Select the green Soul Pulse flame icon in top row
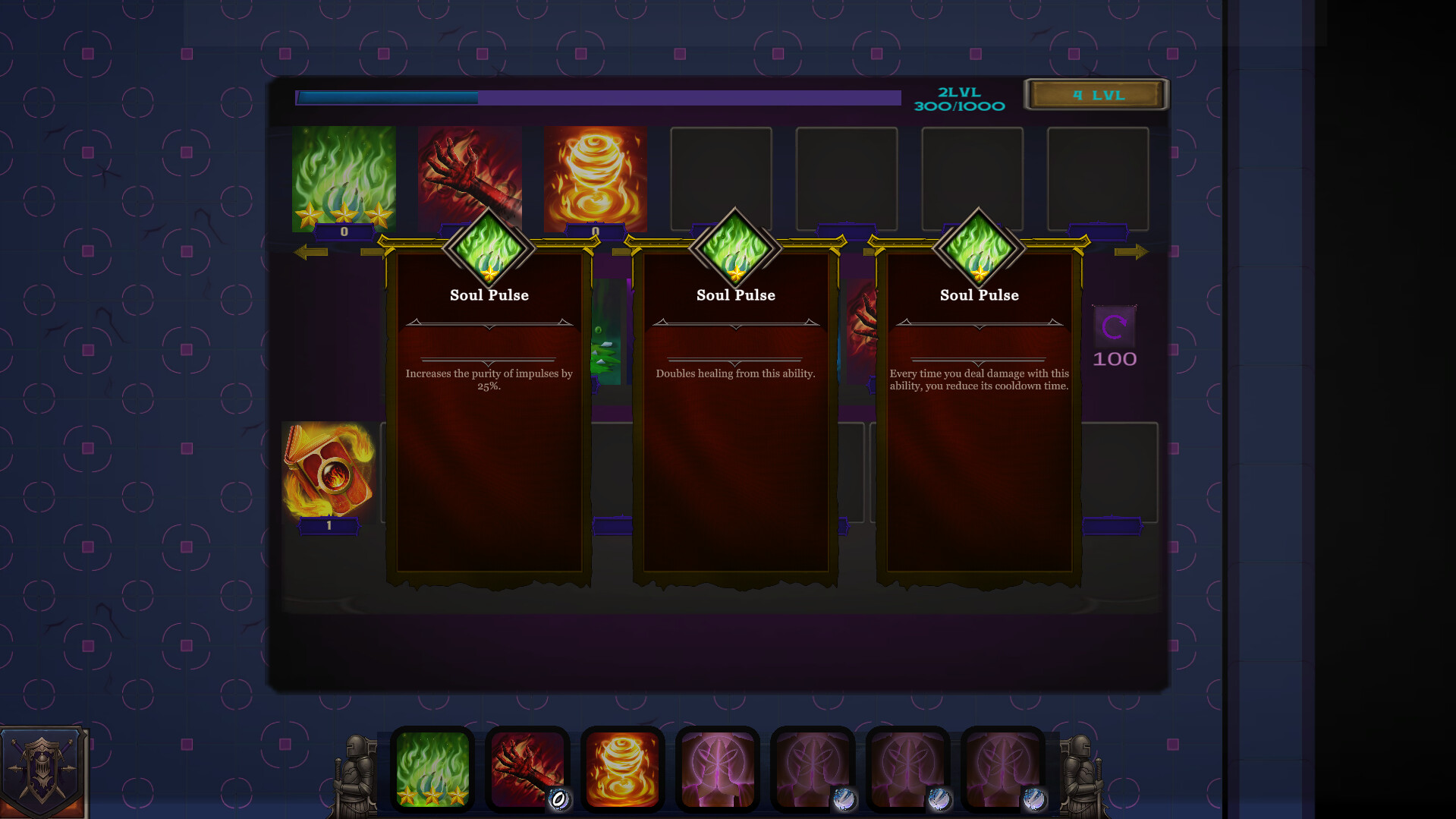 point(343,178)
